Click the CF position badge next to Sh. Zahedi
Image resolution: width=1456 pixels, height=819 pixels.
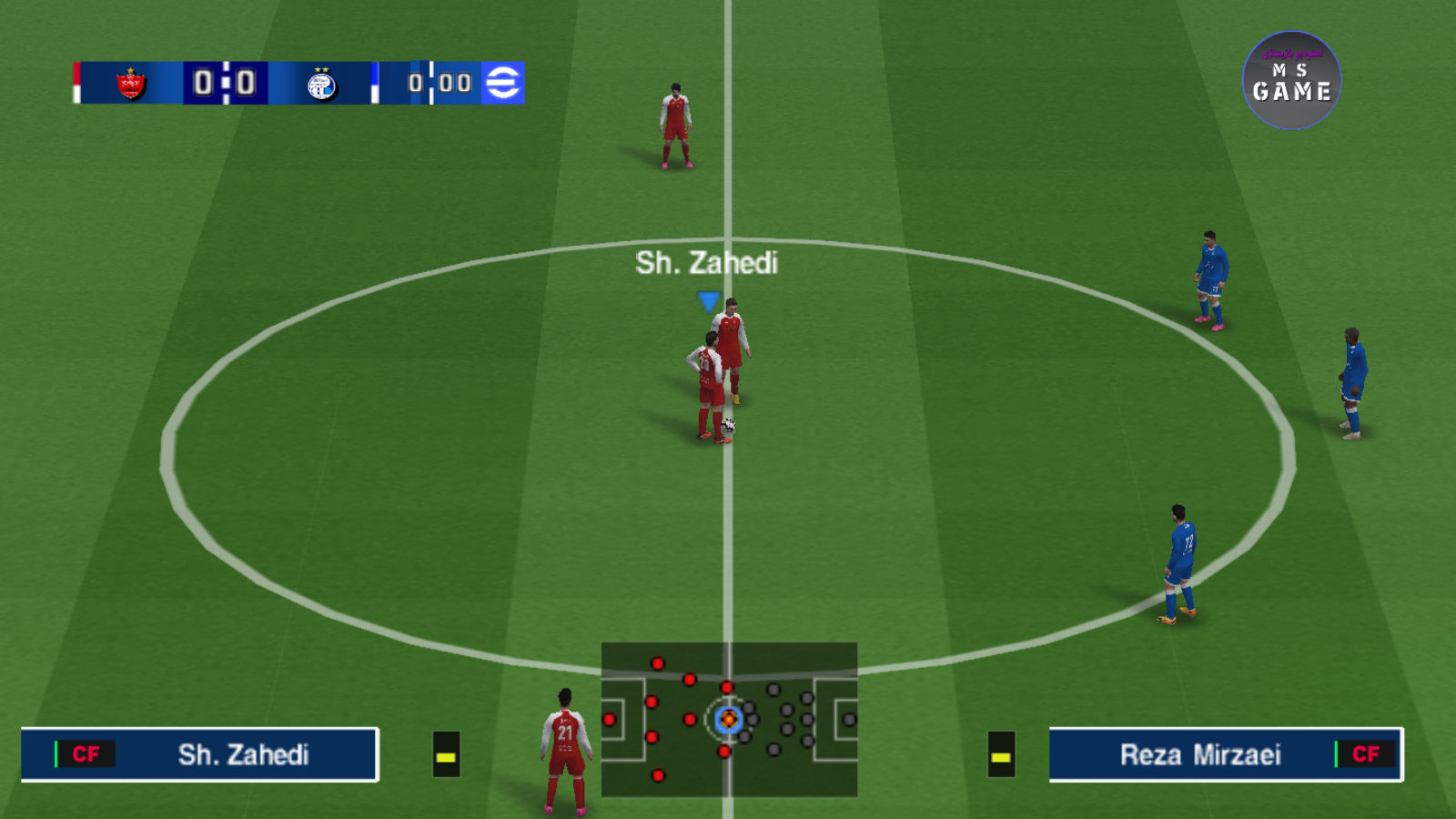coord(86,754)
